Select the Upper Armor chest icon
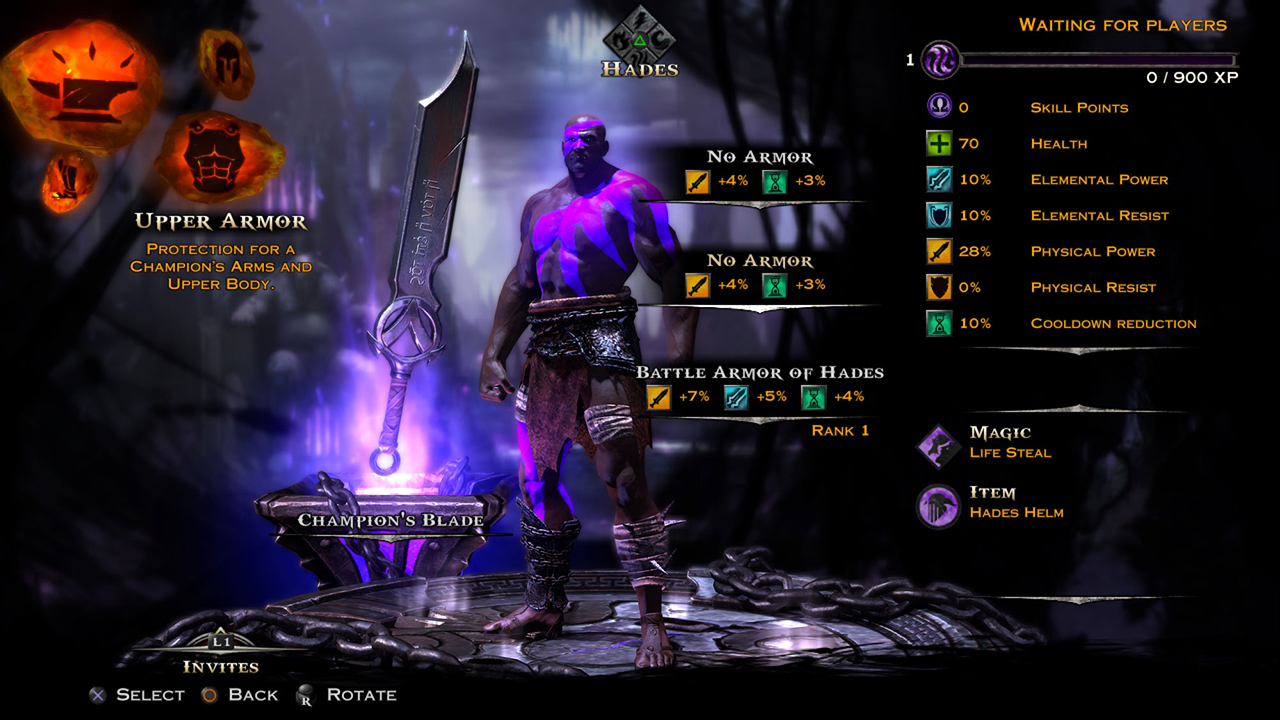 [x=219, y=155]
